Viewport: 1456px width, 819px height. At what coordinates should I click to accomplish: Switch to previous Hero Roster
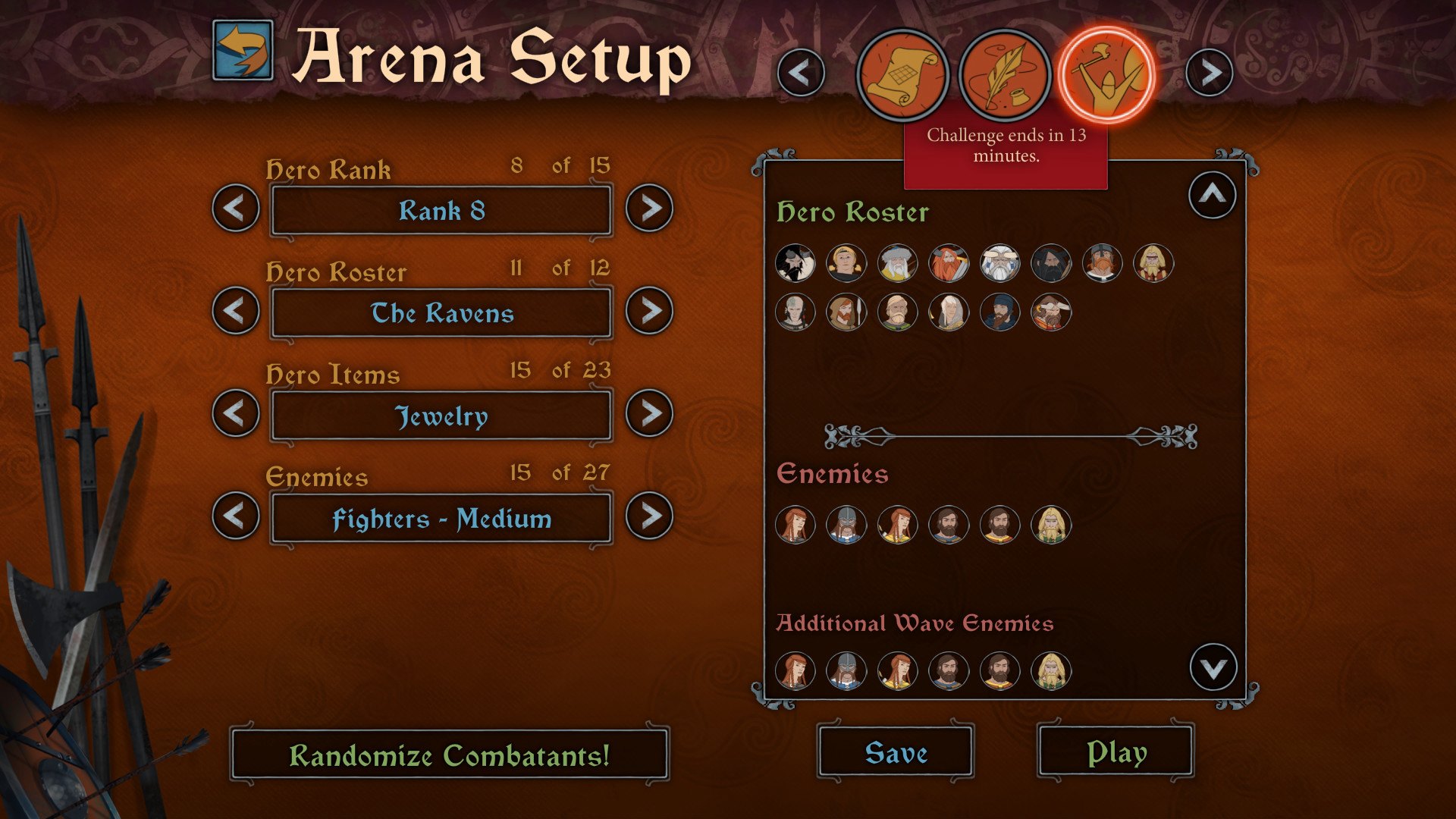pos(236,310)
